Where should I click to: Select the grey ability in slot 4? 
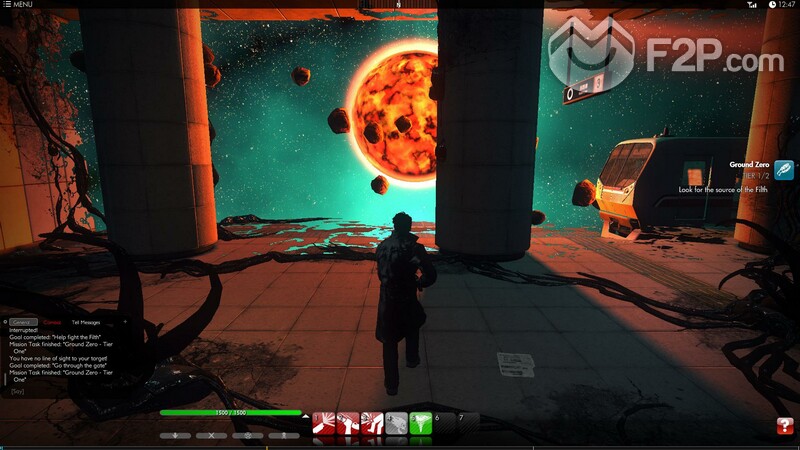(396, 424)
